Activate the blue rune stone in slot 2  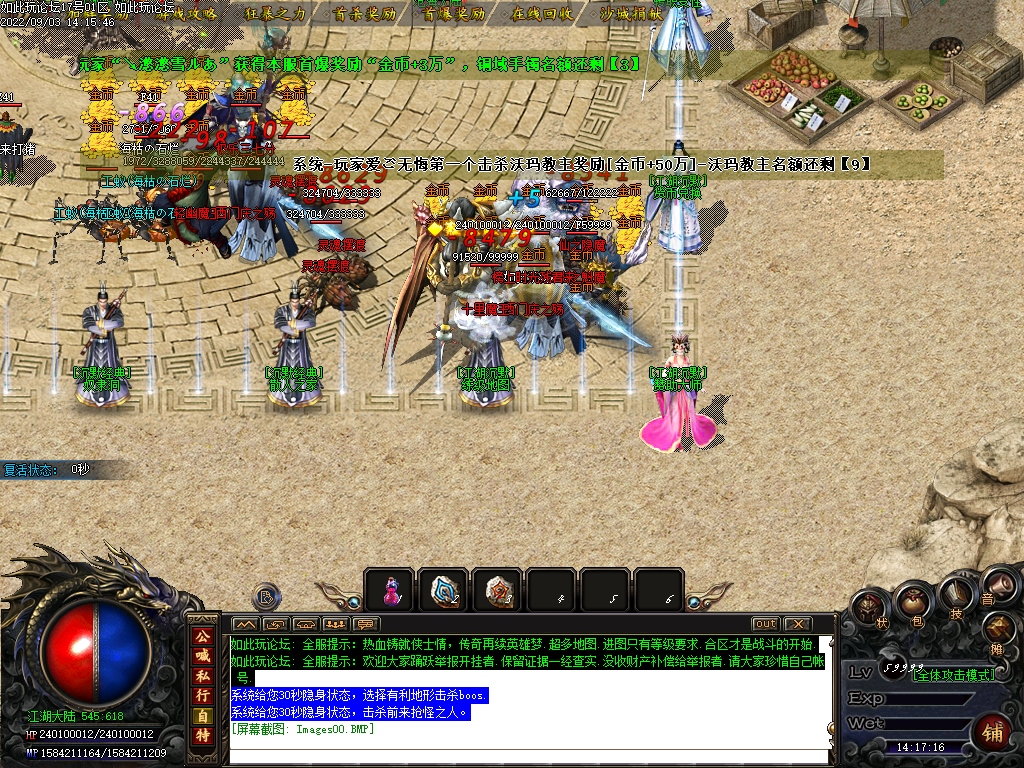pos(443,590)
